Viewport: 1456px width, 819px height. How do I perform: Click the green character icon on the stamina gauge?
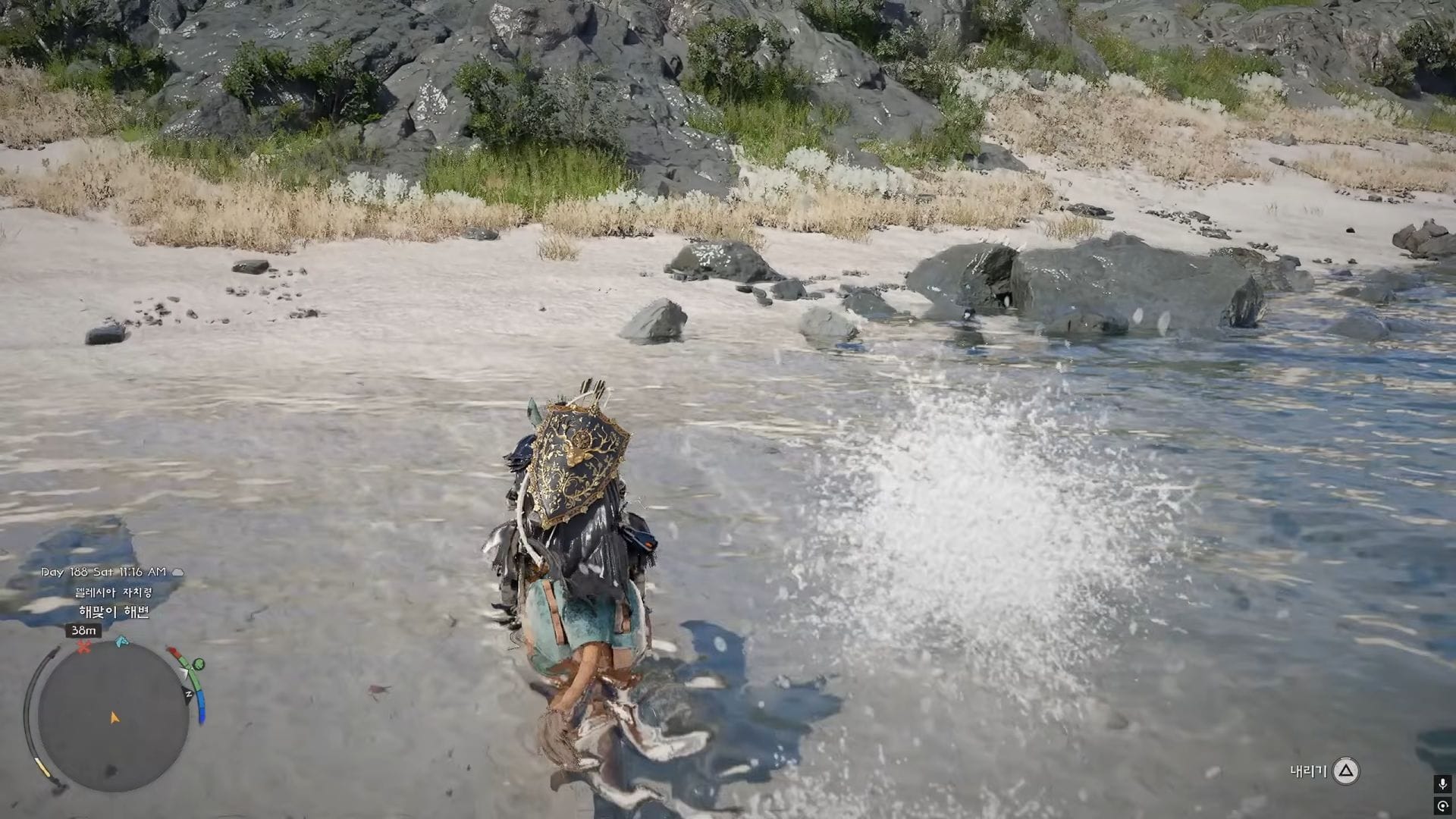click(198, 665)
